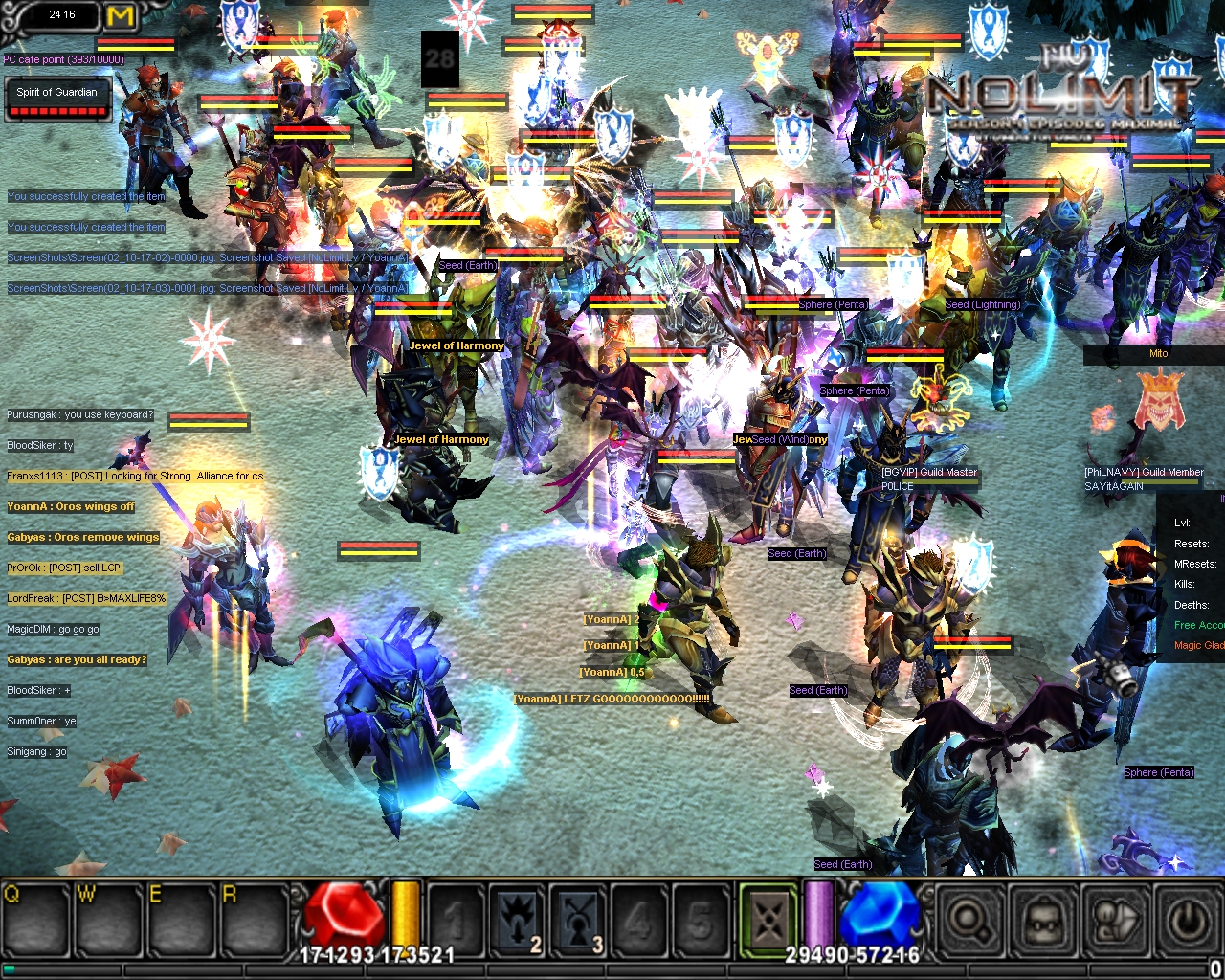Screen dimensions: 1225x980
Task: Click Franxs1113's alliance post in chat
Action: click(135, 476)
